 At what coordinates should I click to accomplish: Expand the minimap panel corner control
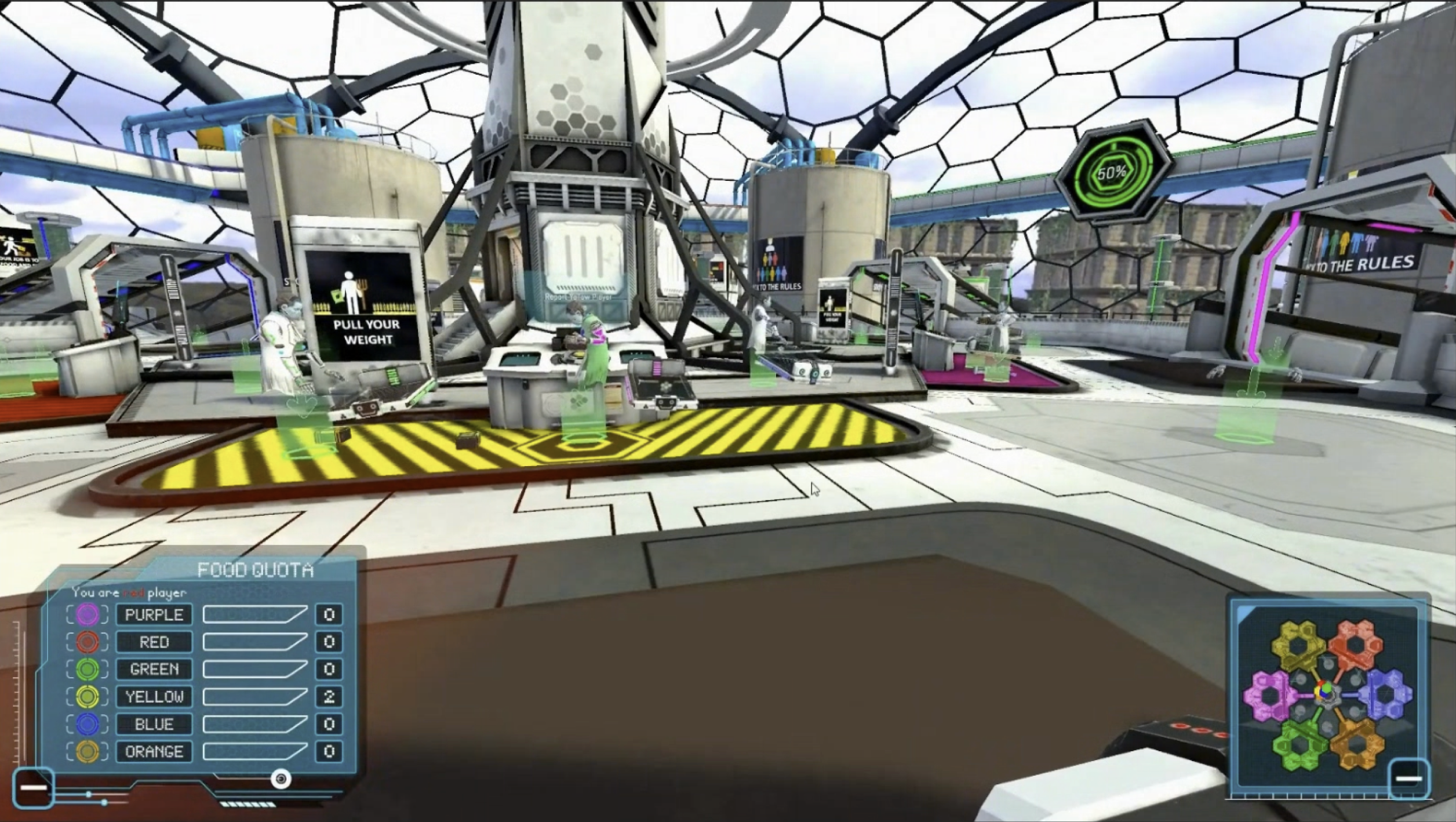point(1409,779)
